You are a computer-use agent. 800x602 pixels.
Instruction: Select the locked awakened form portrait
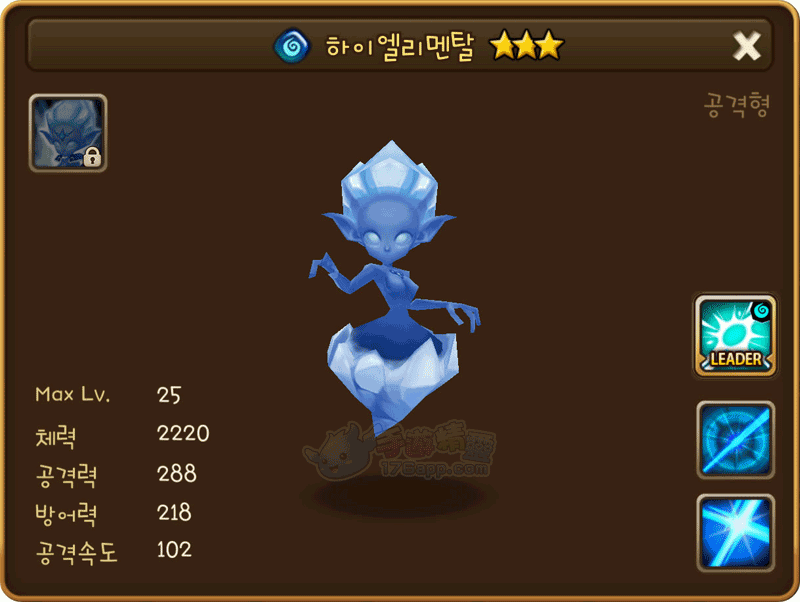coord(68,133)
